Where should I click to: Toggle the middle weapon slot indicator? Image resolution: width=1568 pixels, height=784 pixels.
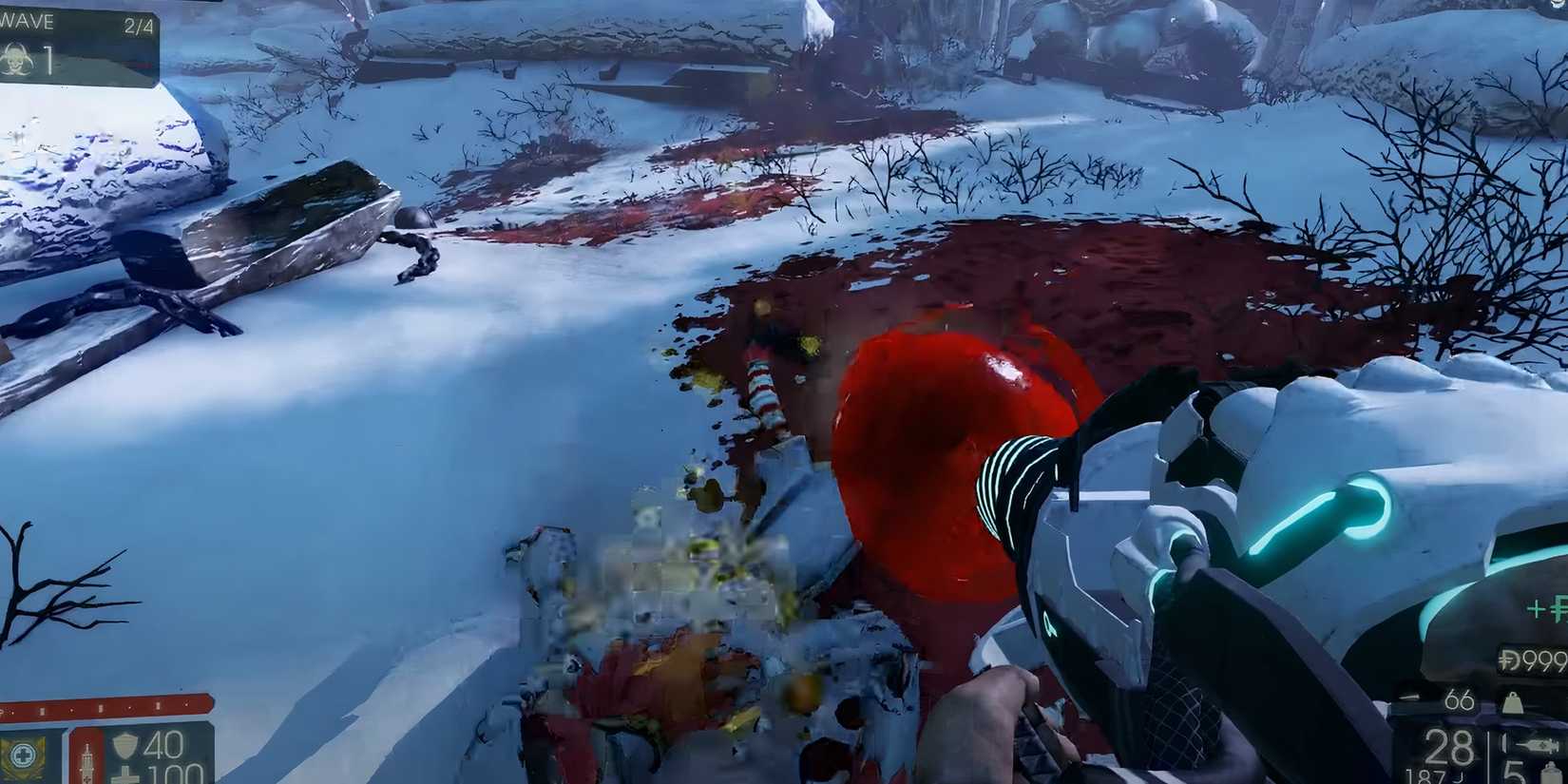pos(100,708)
